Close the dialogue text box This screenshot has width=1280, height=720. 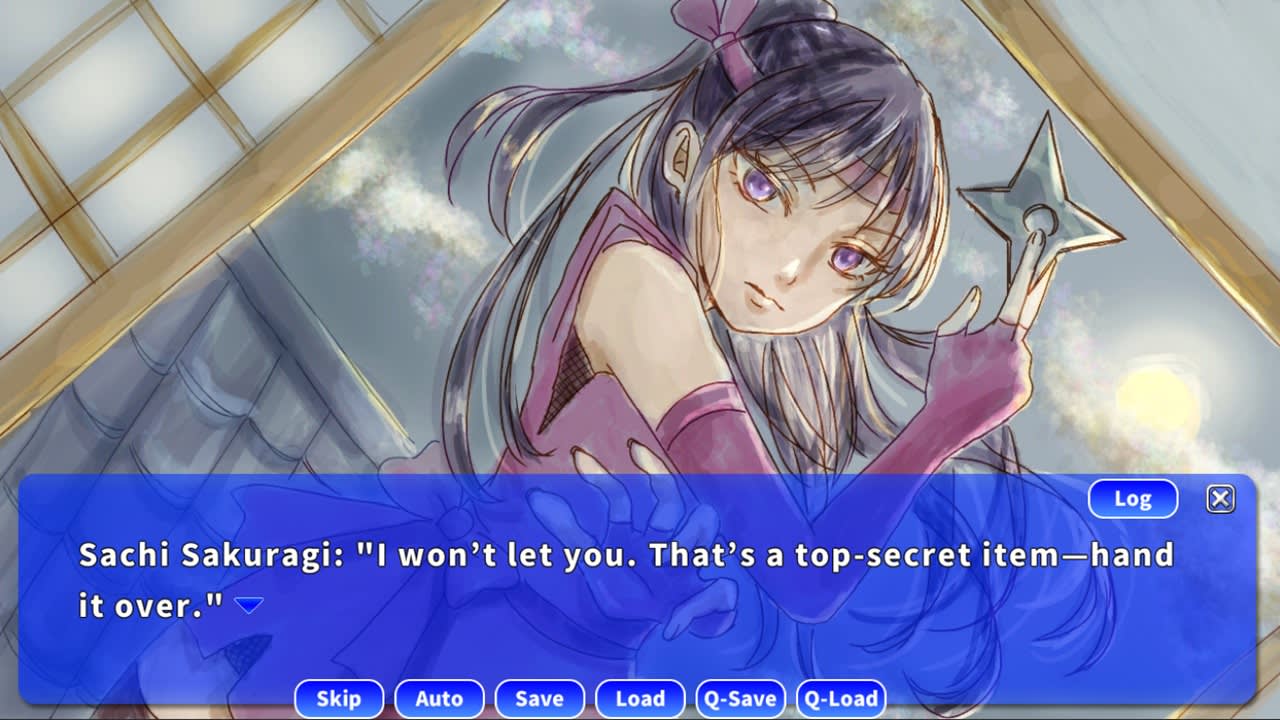1220,499
